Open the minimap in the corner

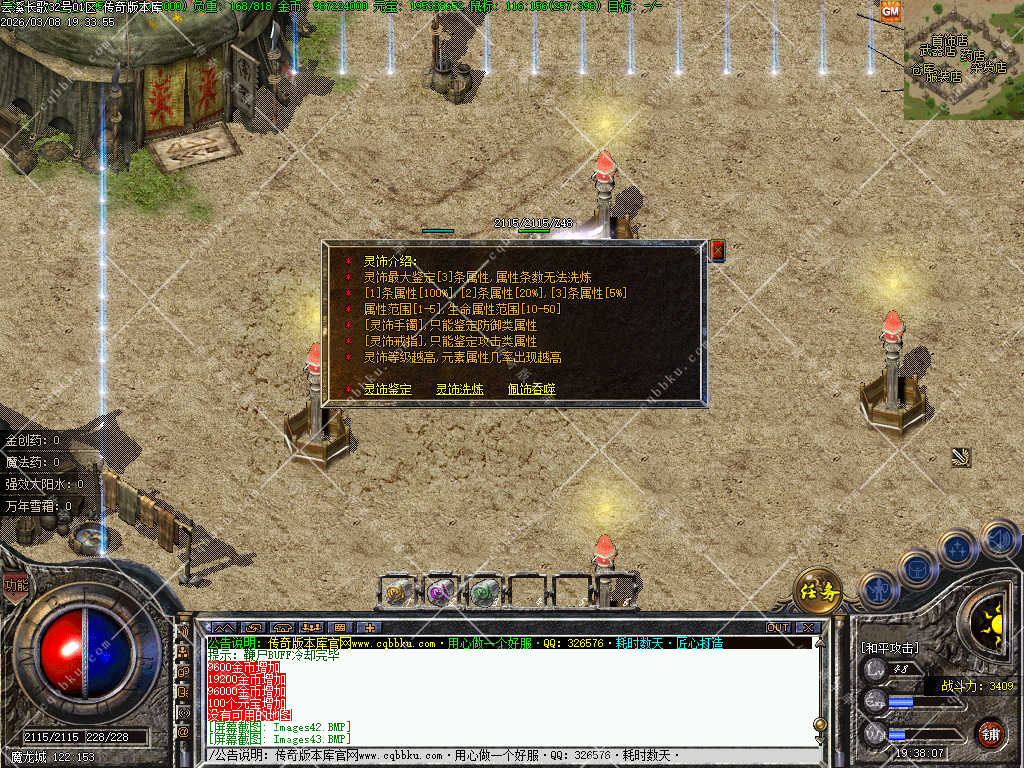coord(963,60)
